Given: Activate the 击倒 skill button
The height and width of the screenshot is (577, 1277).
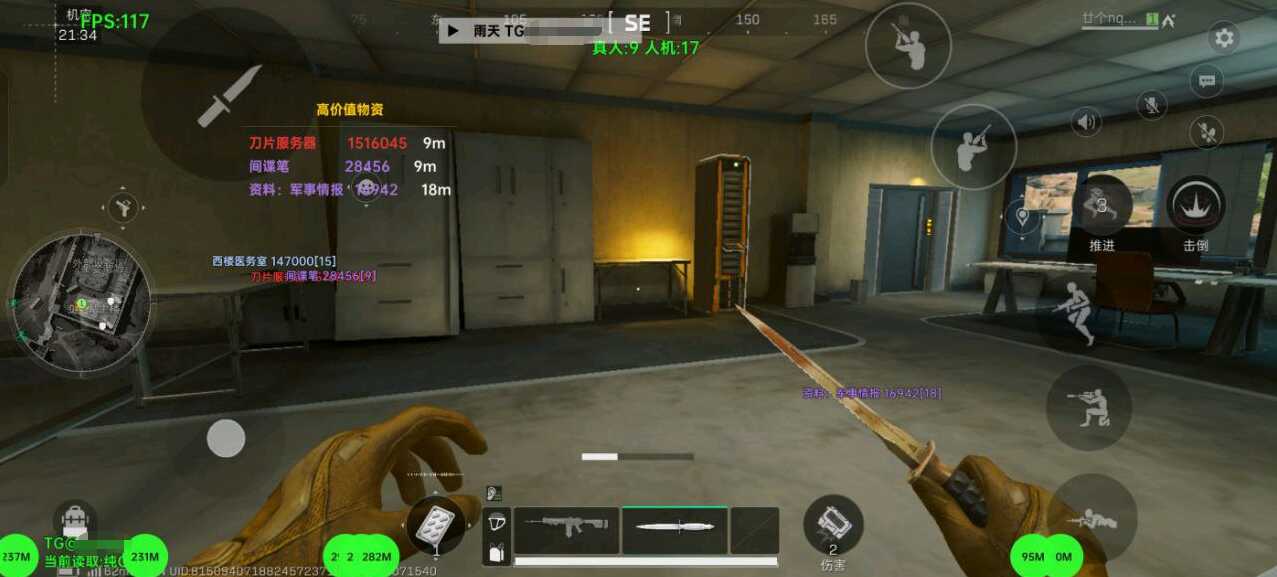Looking at the screenshot, I should [x=1196, y=208].
